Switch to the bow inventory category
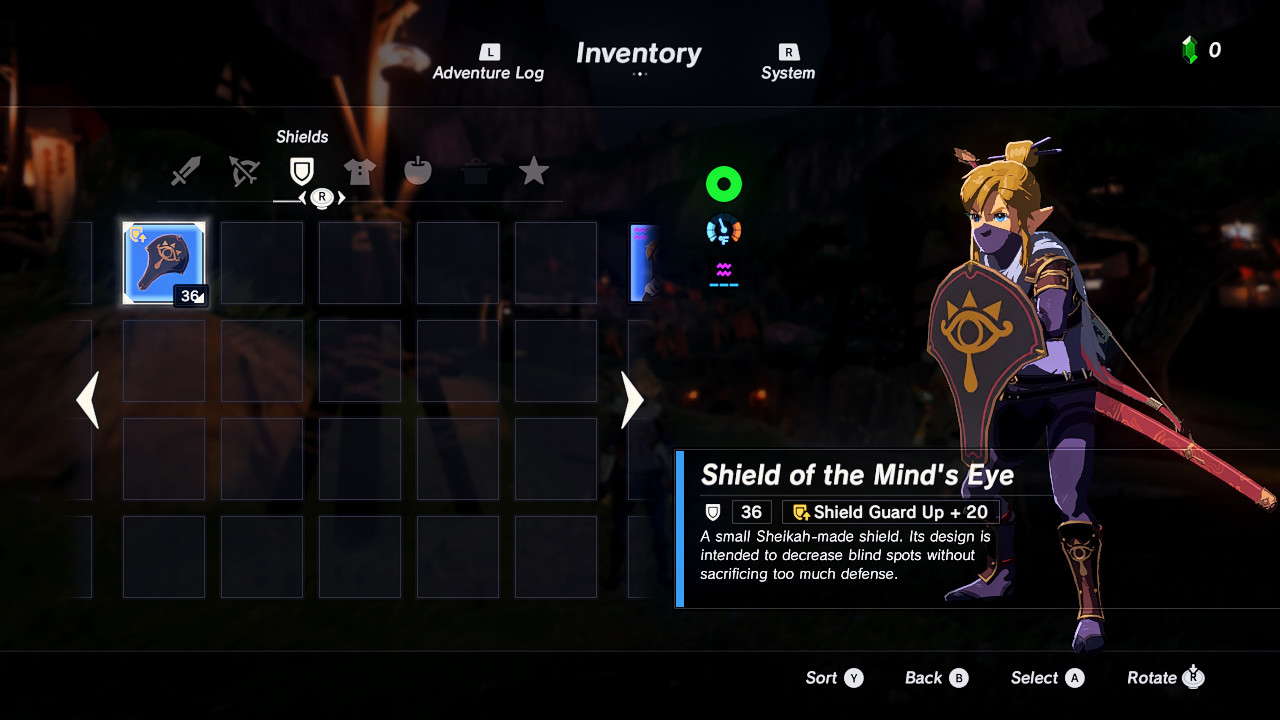The image size is (1280, 720). 244,170
